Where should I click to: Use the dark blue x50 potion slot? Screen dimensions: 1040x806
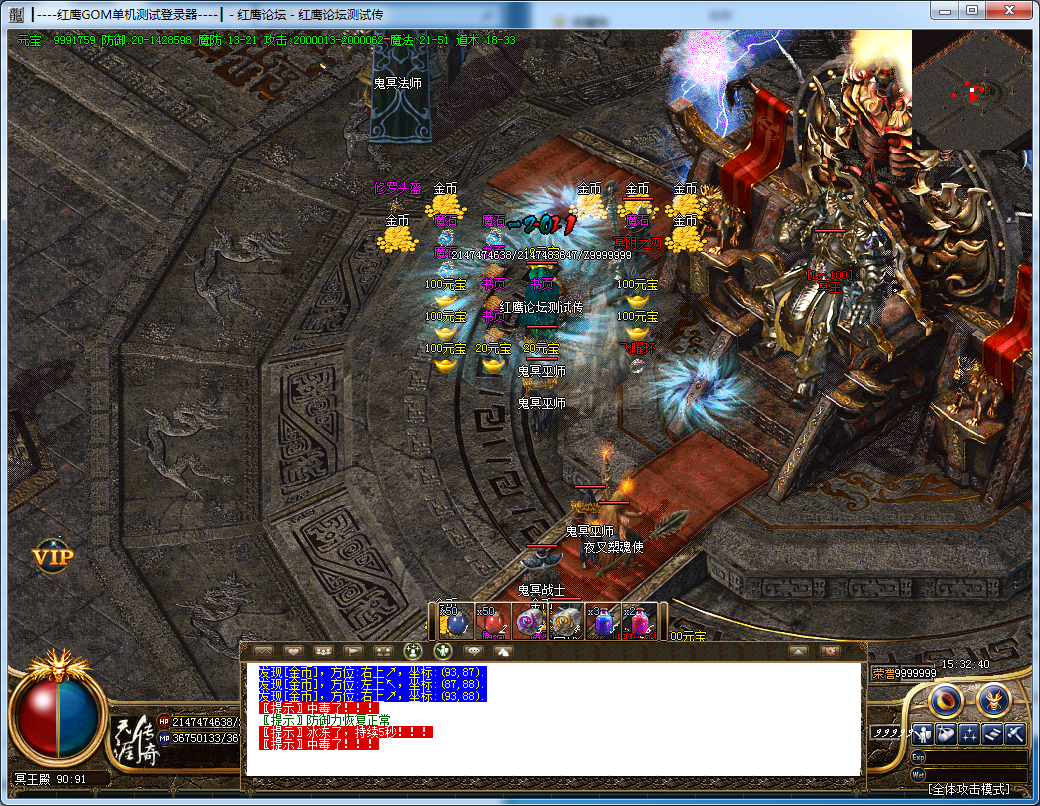(x=455, y=622)
